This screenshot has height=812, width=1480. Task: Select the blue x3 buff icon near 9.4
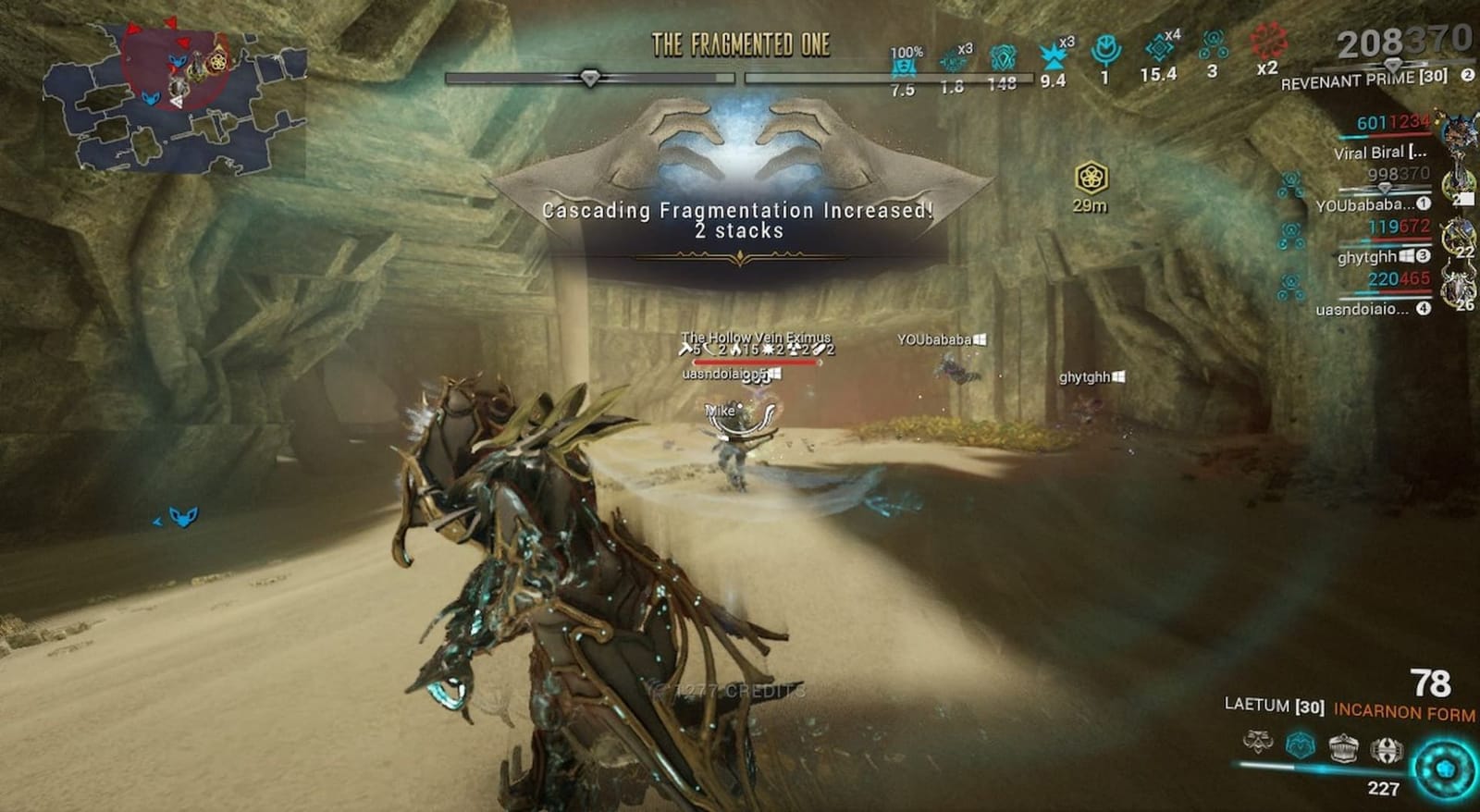tap(1054, 57)
